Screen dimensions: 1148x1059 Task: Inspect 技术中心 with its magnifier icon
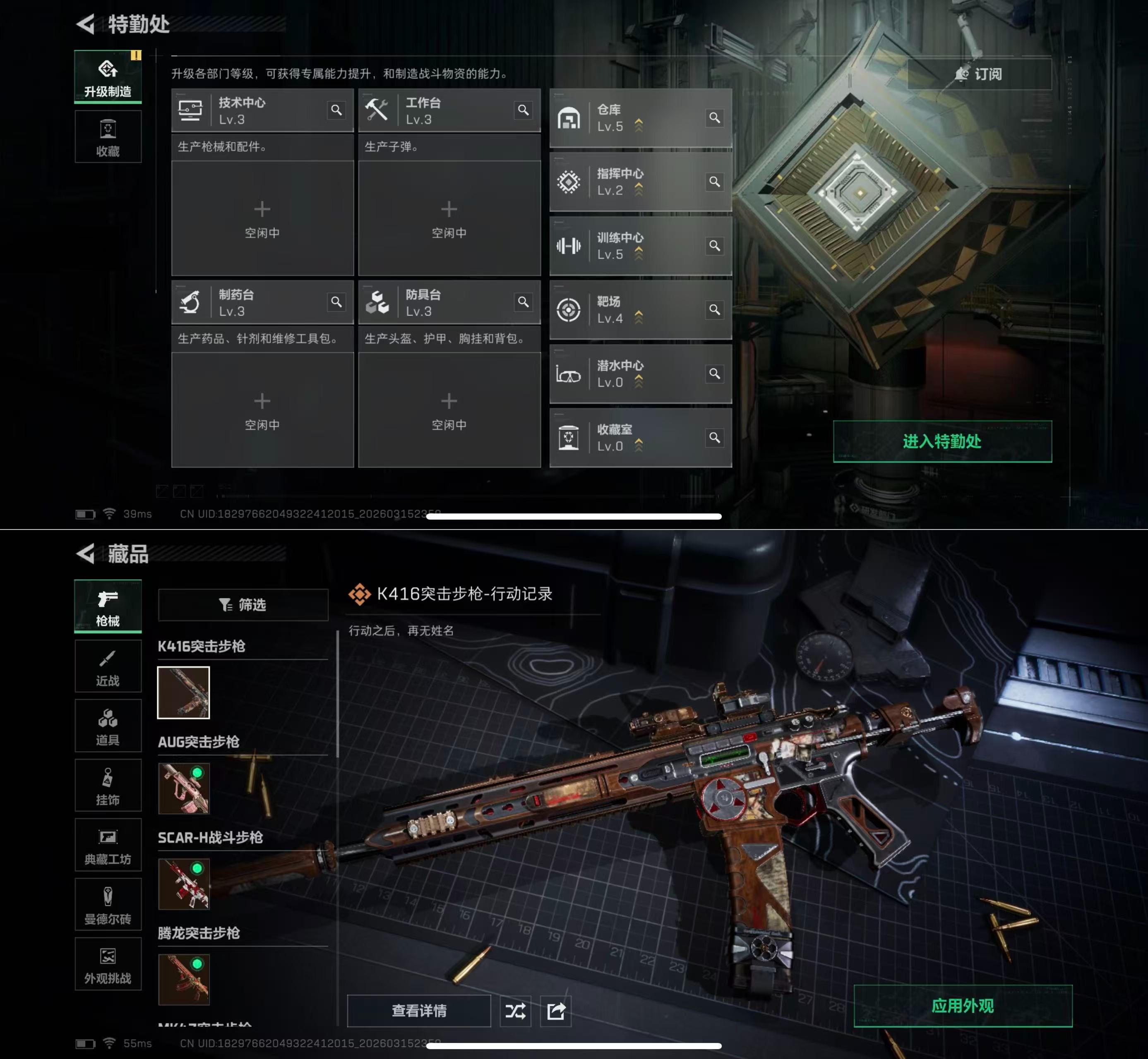click(336, 110)
